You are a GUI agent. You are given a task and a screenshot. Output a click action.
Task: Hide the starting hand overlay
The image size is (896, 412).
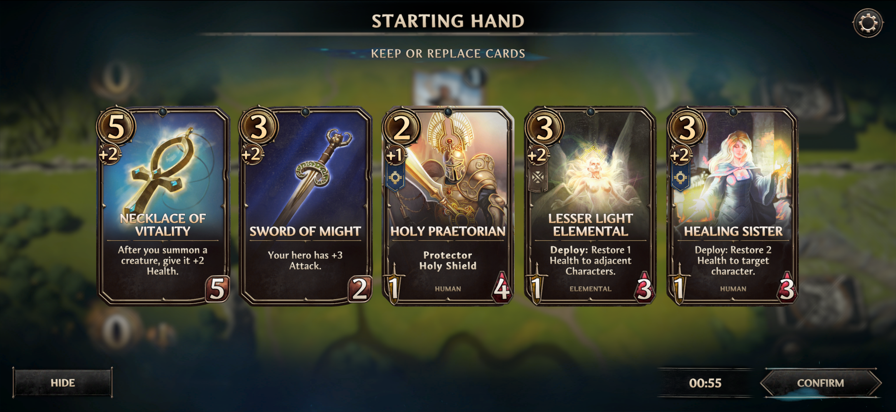pyautogui.click(x=62, y=383)
